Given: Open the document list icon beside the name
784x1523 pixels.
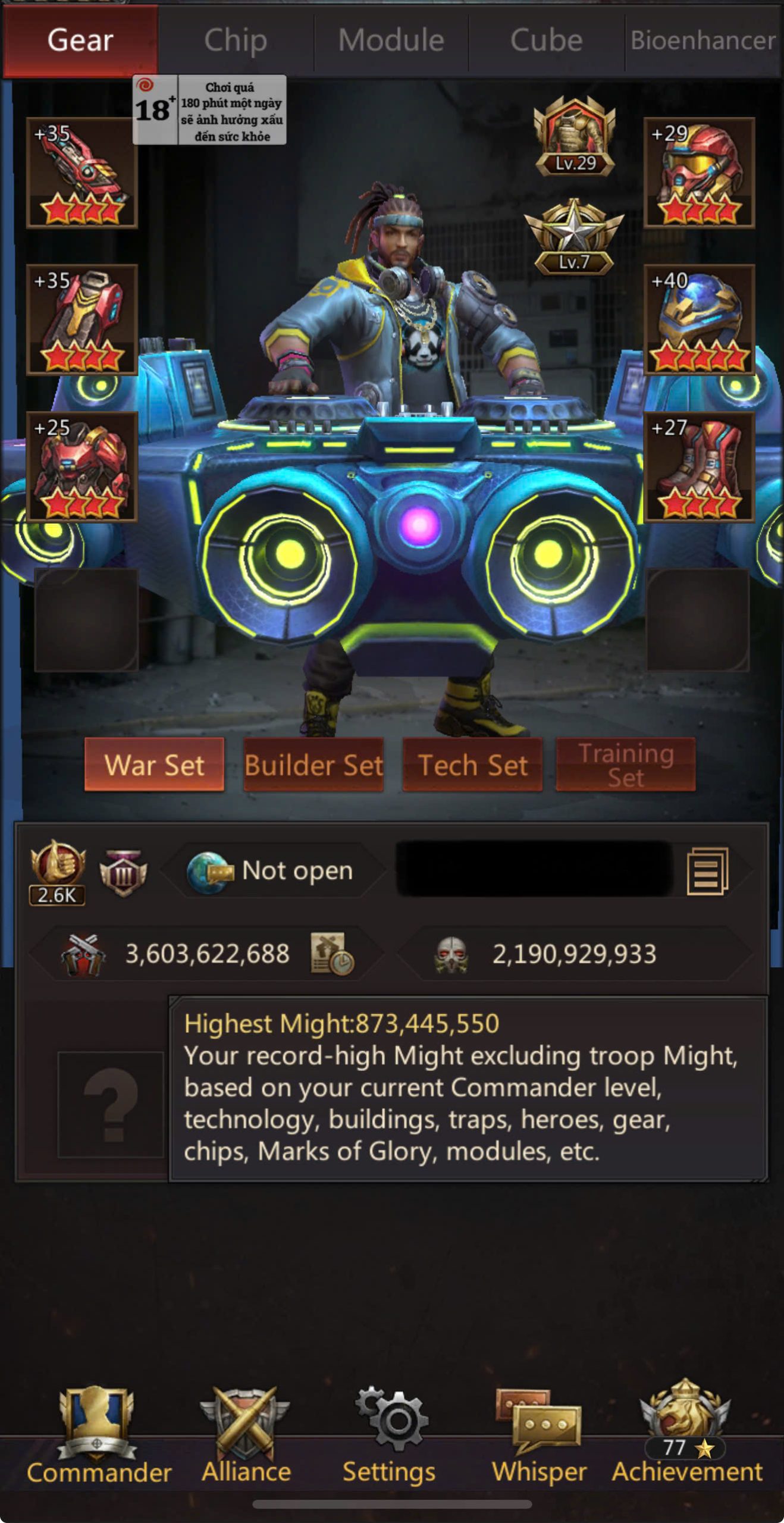Looking at the screenshot, I should tap(707, 871).
